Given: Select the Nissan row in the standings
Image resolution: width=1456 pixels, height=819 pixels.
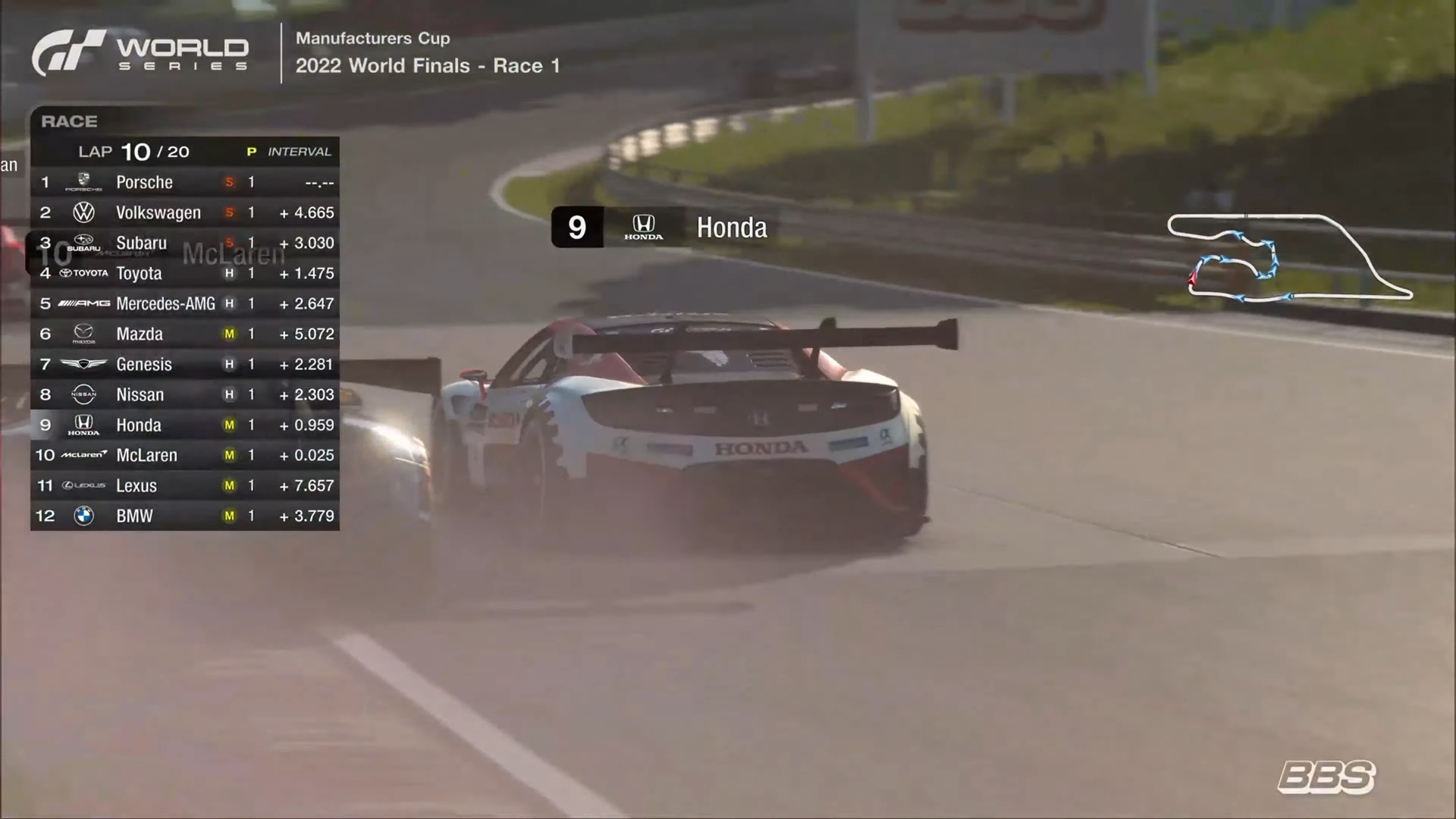Looking at the screenshot, I should 184,394.
